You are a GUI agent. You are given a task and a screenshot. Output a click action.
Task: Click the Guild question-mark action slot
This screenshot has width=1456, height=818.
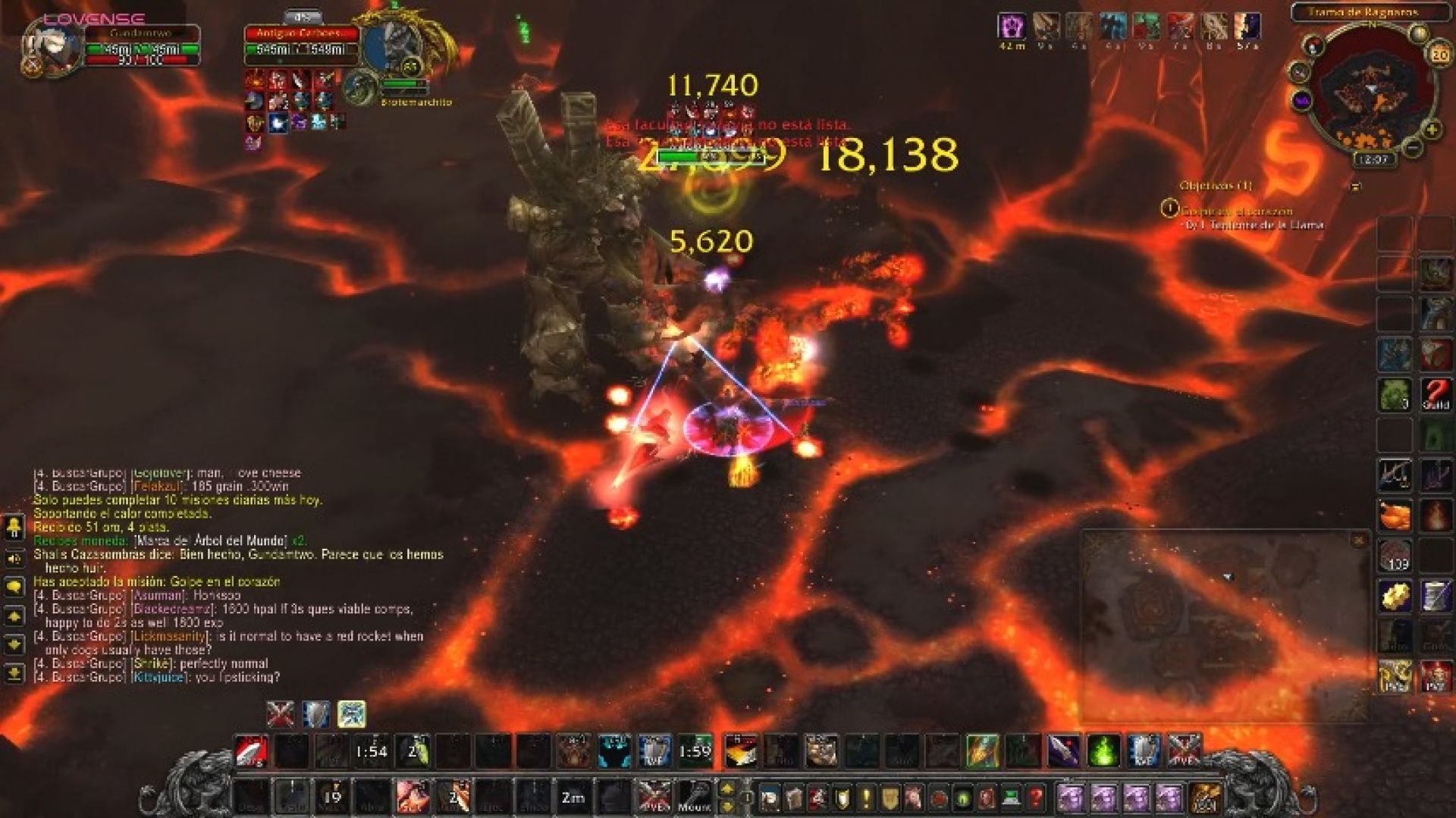1436,396
